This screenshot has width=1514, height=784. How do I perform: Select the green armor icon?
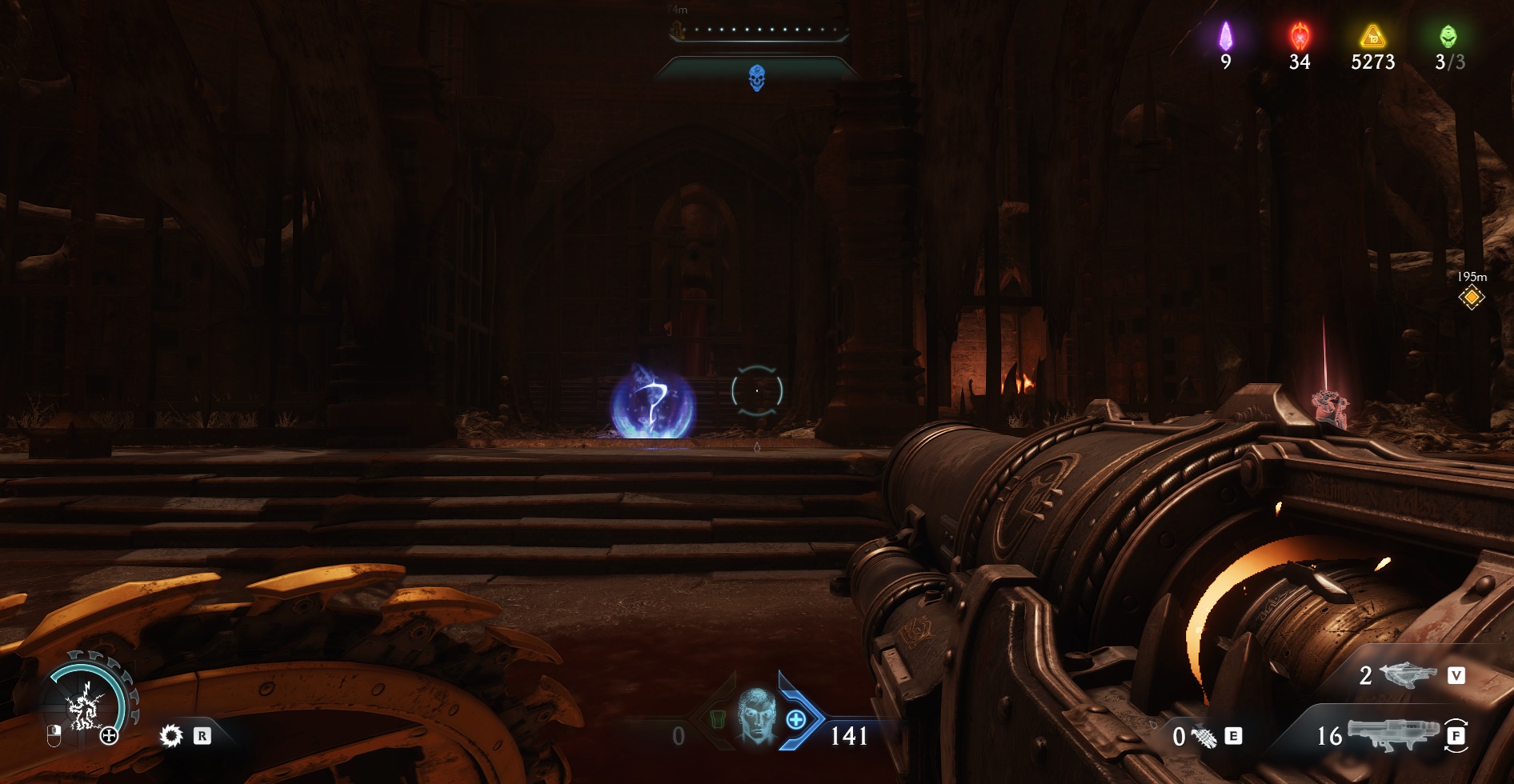click(717, 718)
